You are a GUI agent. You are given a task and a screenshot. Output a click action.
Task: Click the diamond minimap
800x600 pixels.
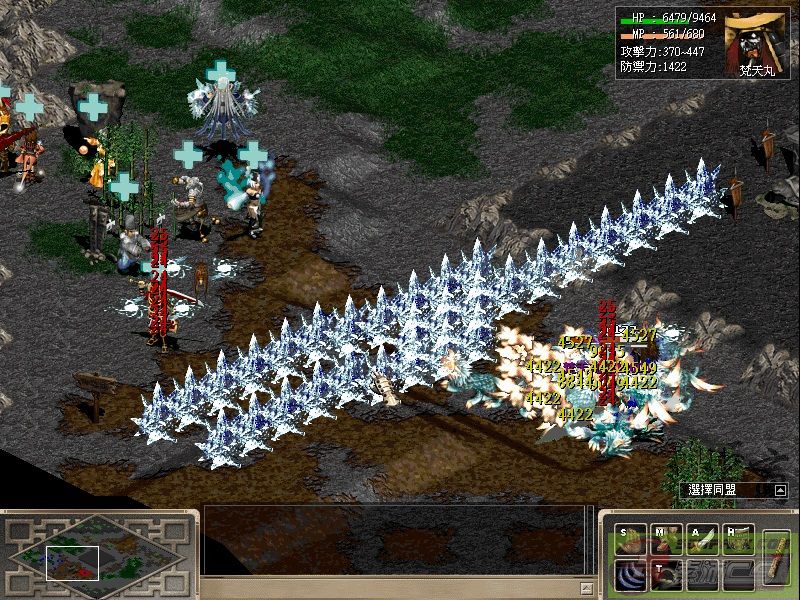pyautogui.click(x=97, y=554)
